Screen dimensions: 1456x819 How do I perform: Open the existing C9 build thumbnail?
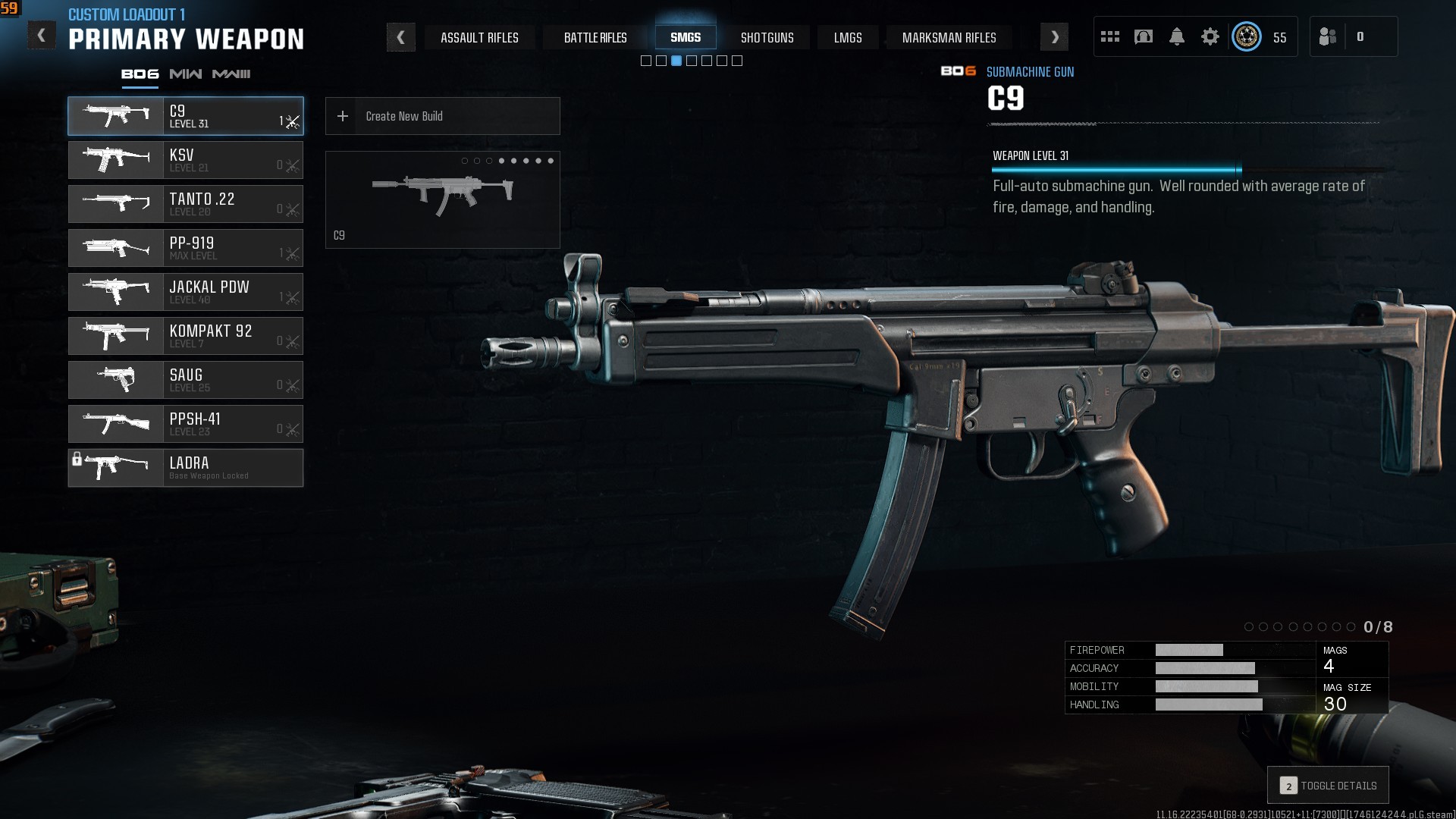click(443, 199)
